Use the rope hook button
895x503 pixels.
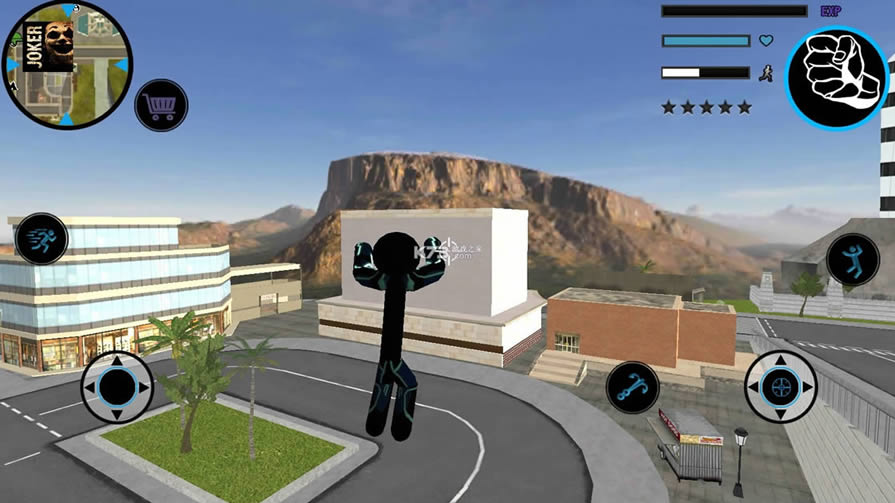click(632, 388)
